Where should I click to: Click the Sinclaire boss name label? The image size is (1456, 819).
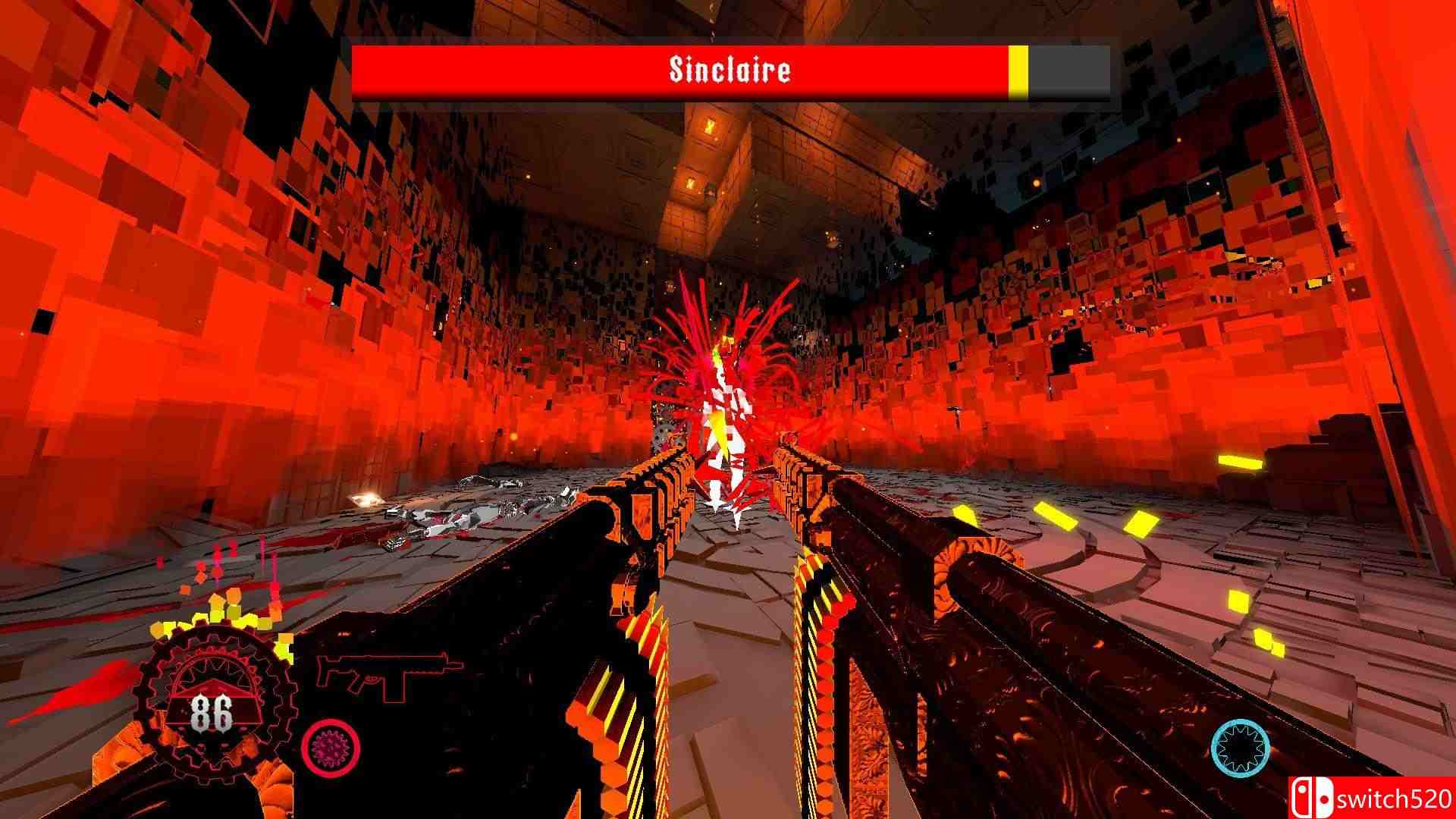(730, 70)
